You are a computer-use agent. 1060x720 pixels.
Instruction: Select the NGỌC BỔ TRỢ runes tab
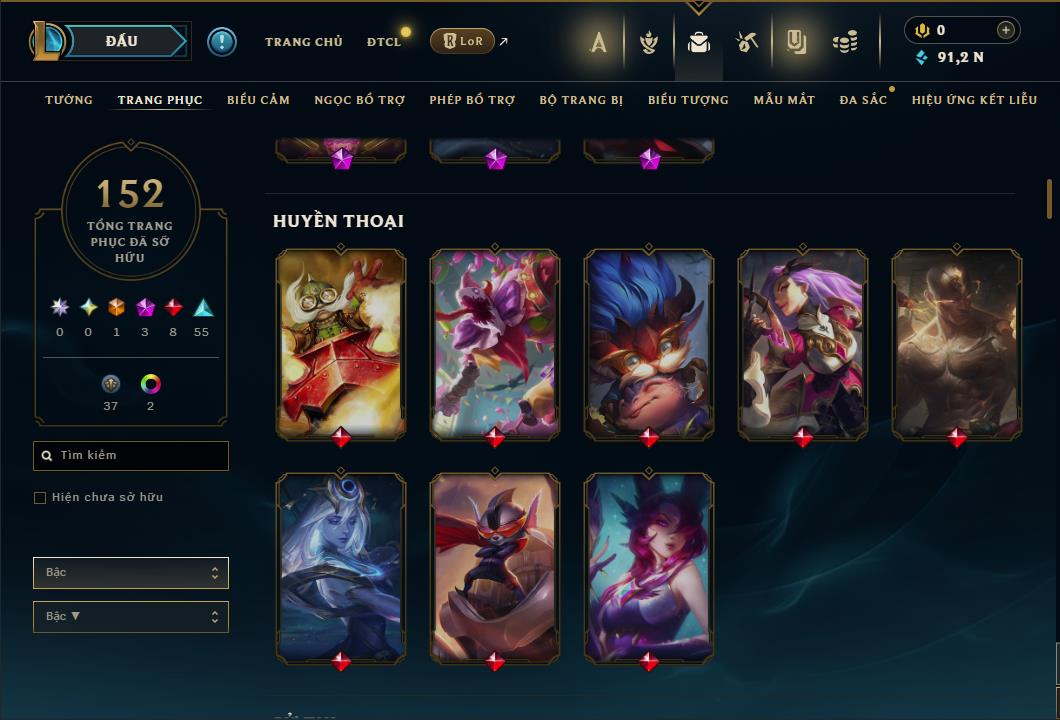359,100
